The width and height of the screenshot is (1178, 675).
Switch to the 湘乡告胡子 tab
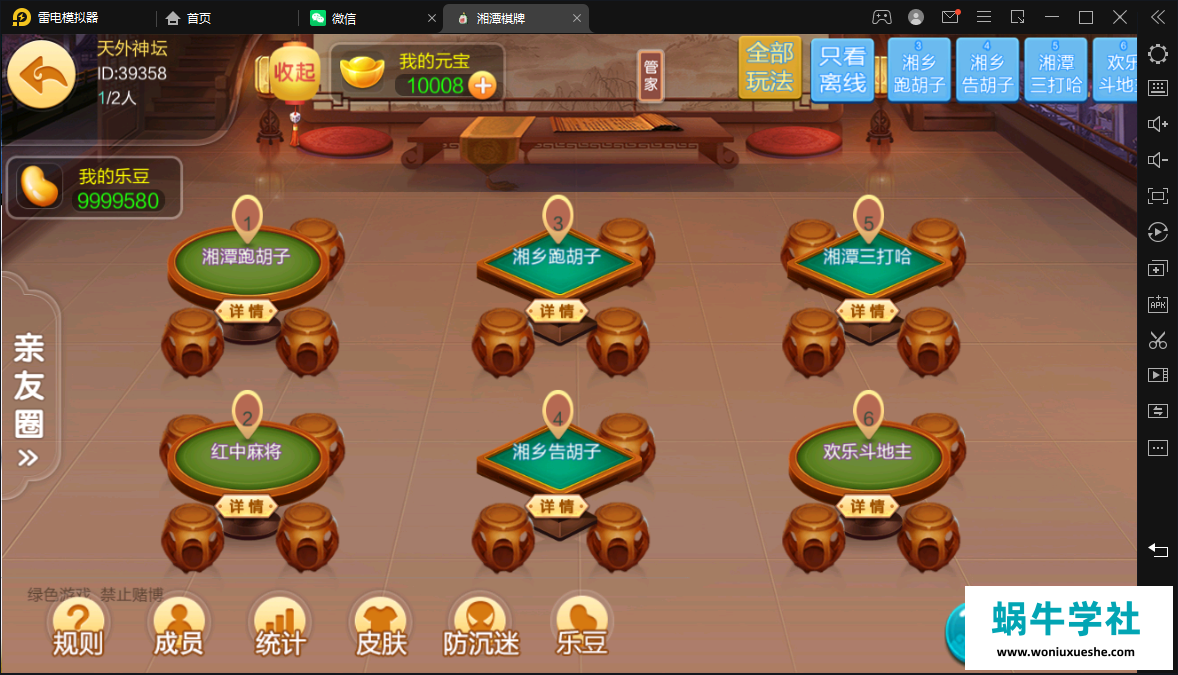pyautogui.click(x=987, y=70)
